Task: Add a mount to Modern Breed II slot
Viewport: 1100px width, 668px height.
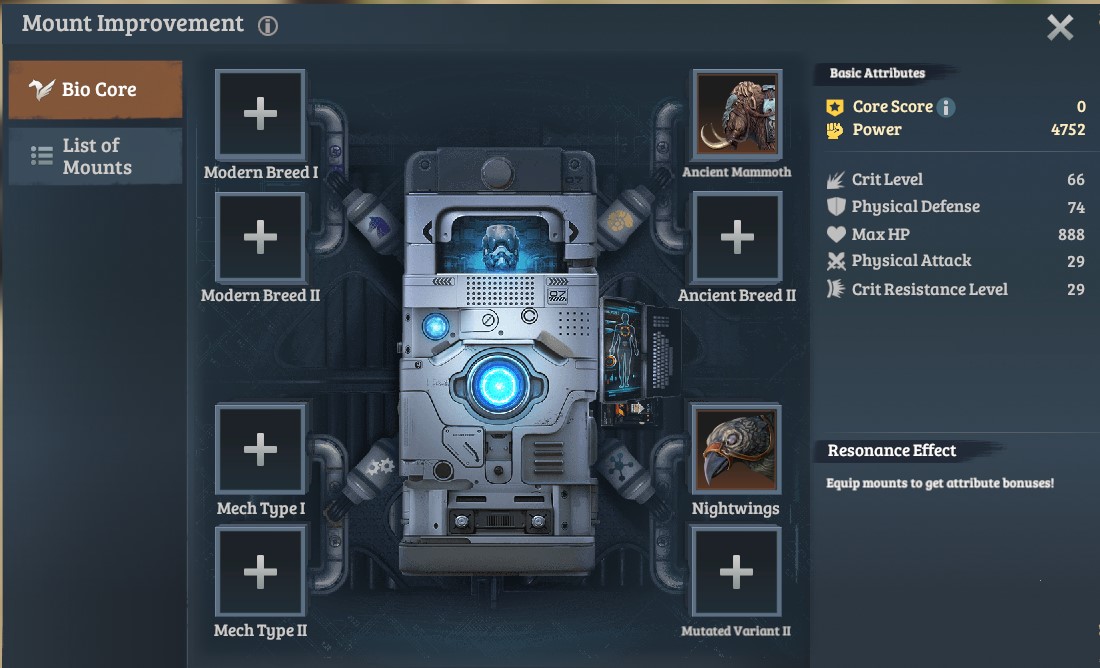Action: [260, 237]
